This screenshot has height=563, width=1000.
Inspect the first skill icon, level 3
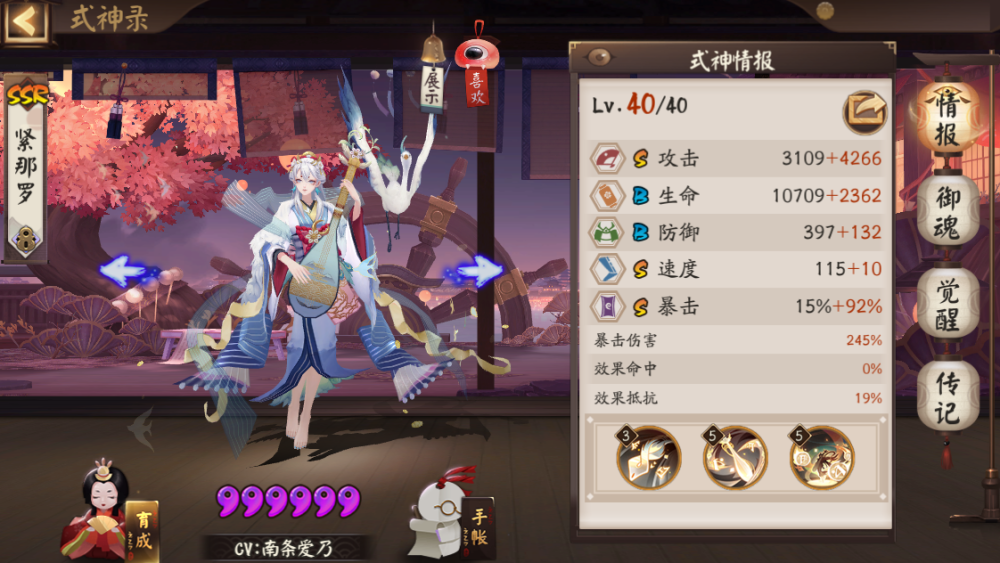648,457
